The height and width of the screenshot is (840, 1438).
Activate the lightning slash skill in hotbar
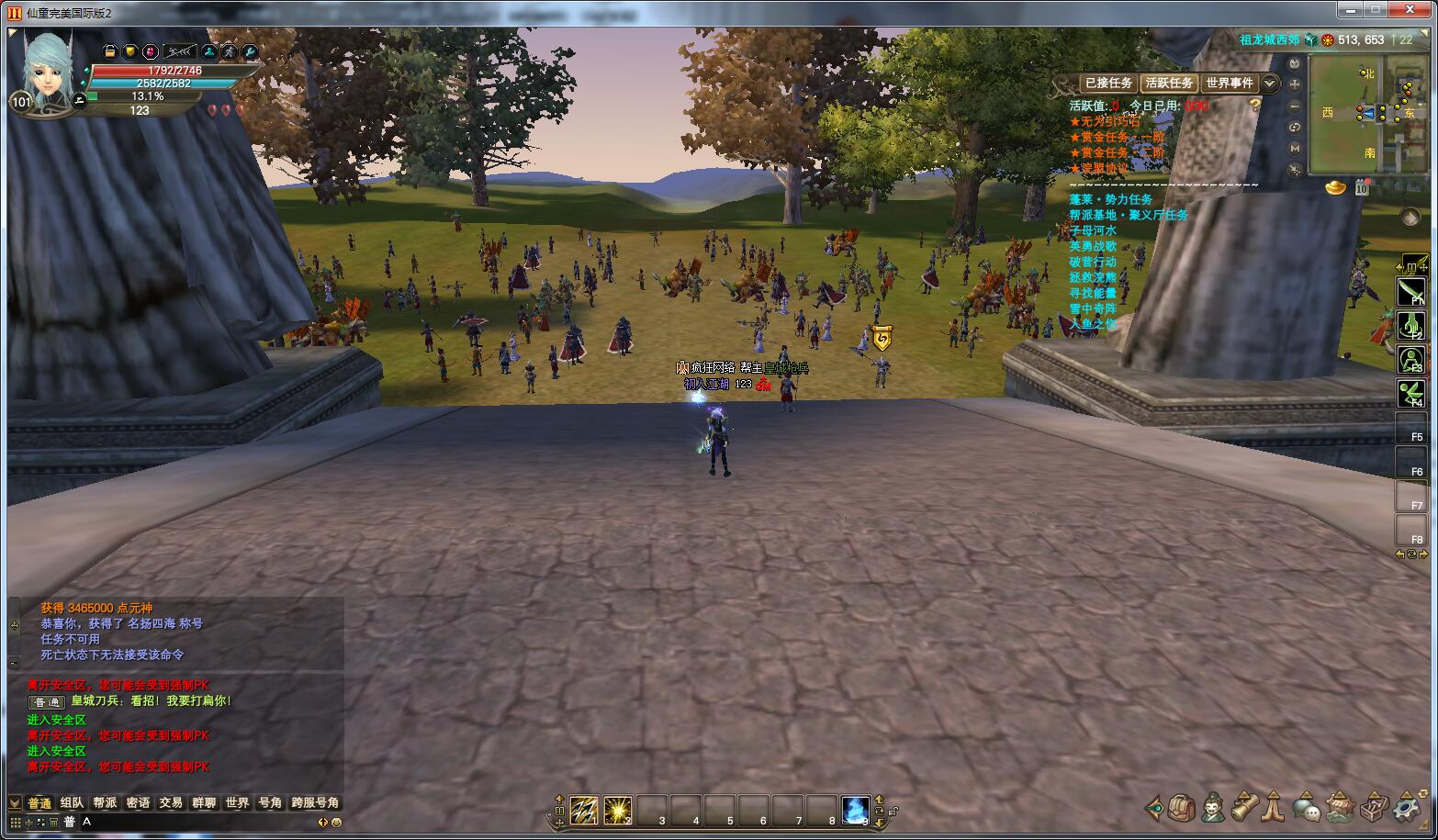[584, 810]
